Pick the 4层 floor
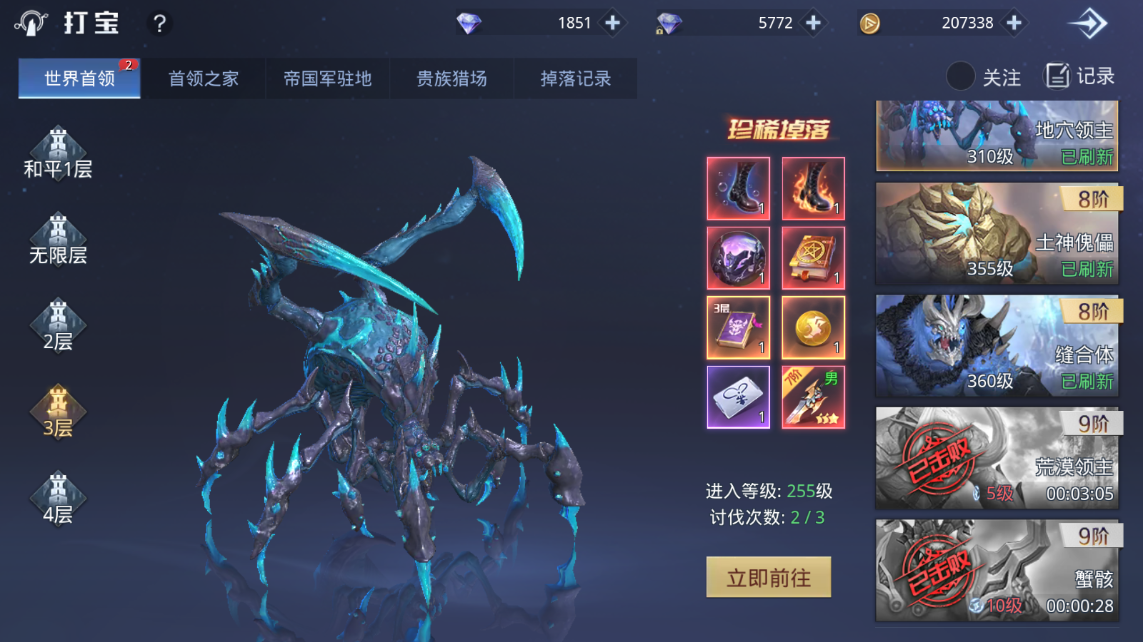Image resolution: width=1143 pixels, height=642 pixels. [x=58, y=499]
